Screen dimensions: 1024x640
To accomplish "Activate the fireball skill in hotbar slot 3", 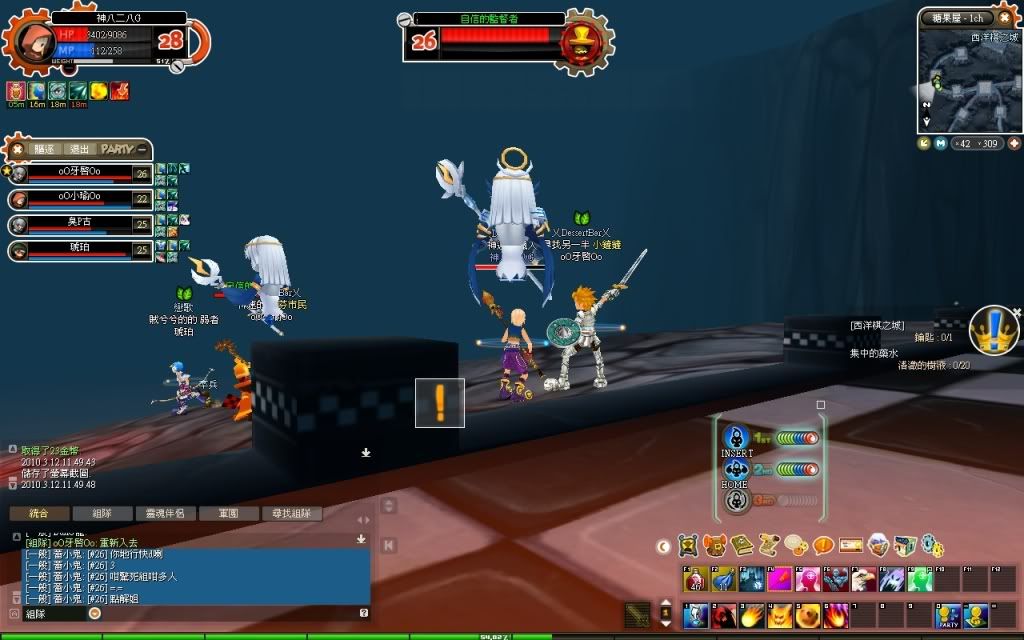I will (751, 617).
